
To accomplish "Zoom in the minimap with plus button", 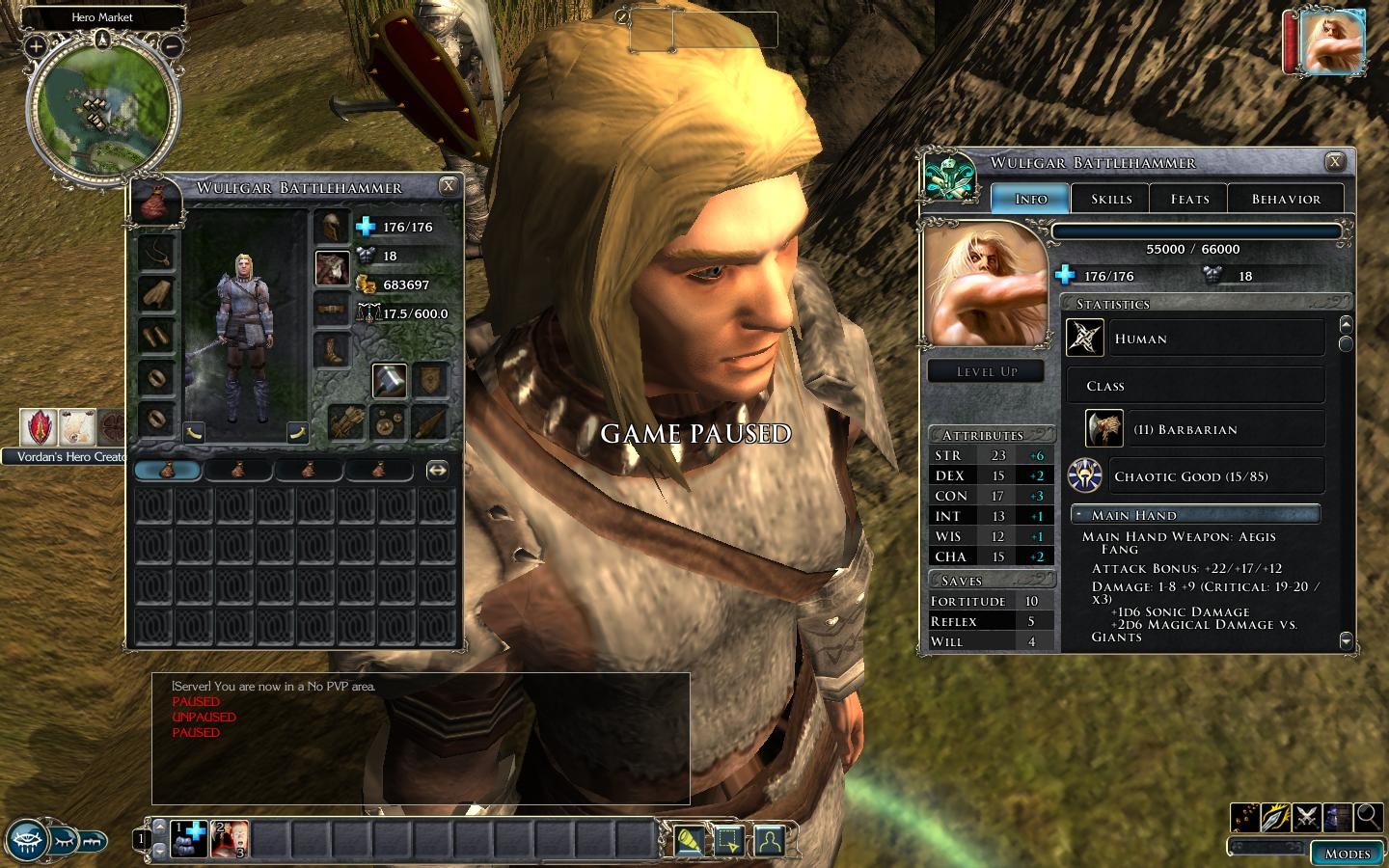I will 36,45.
